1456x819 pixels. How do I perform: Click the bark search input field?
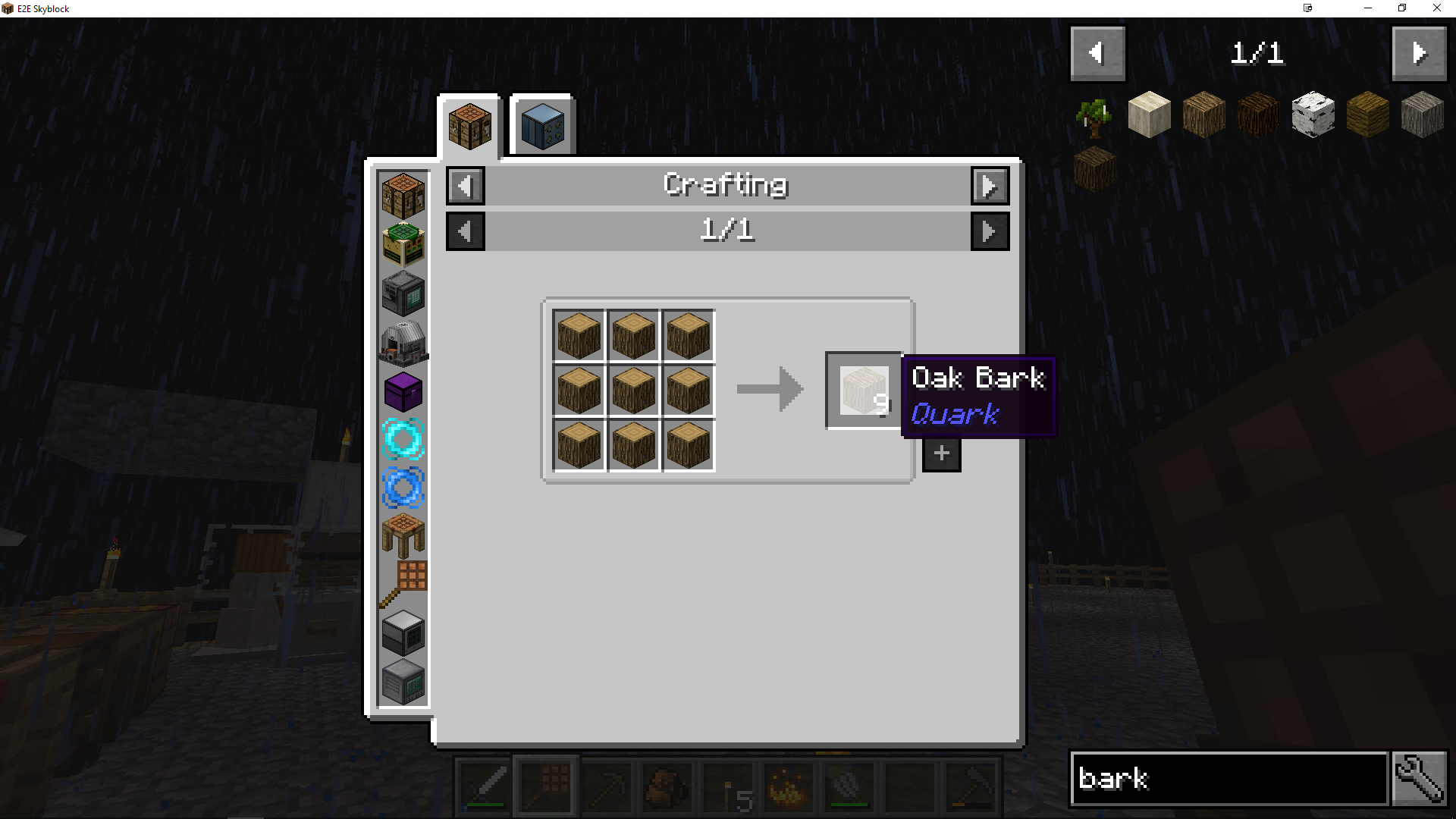(1228, 779)
